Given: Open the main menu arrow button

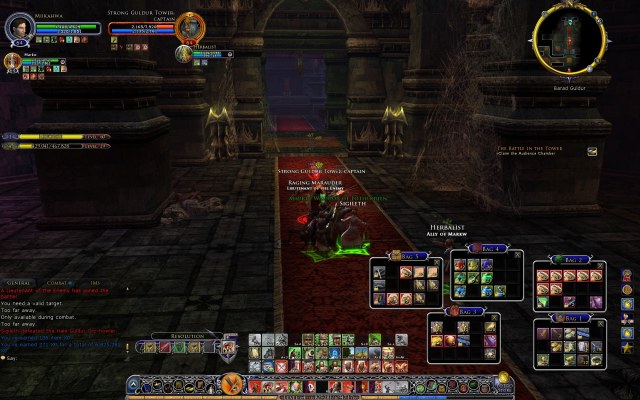Looking at the screenshot, I should (135, 383).
